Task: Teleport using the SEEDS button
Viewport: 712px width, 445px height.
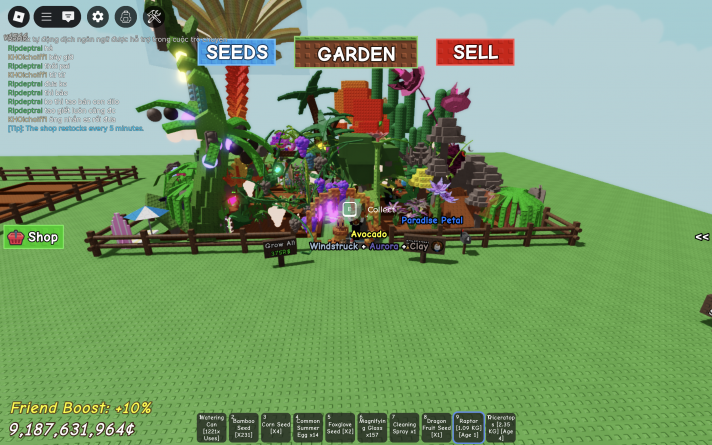Action: point(236,52)
